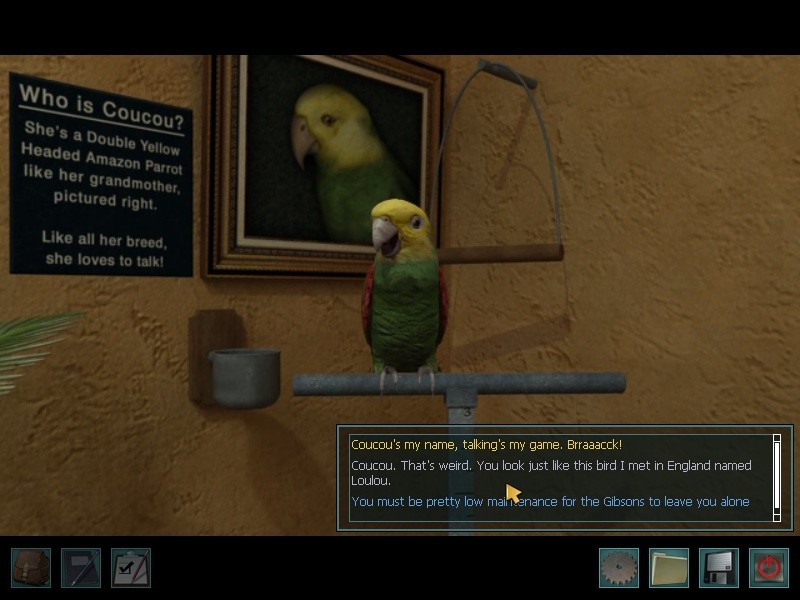Choose the reply about the Gibsons leaving you alone

pyautogui.click(x=550, y=502)
